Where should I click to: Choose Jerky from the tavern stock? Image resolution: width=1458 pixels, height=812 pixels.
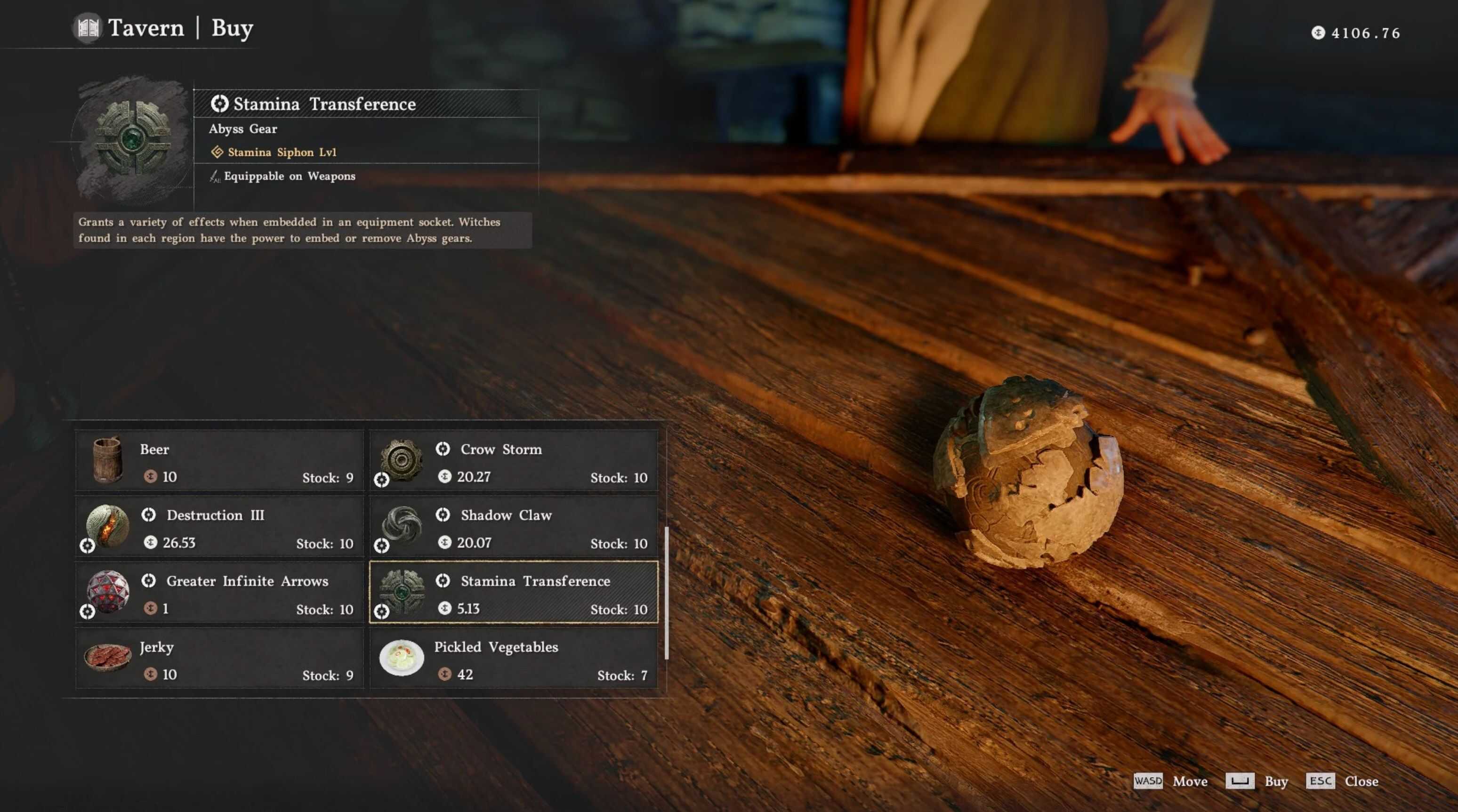(x=219, y=659)
